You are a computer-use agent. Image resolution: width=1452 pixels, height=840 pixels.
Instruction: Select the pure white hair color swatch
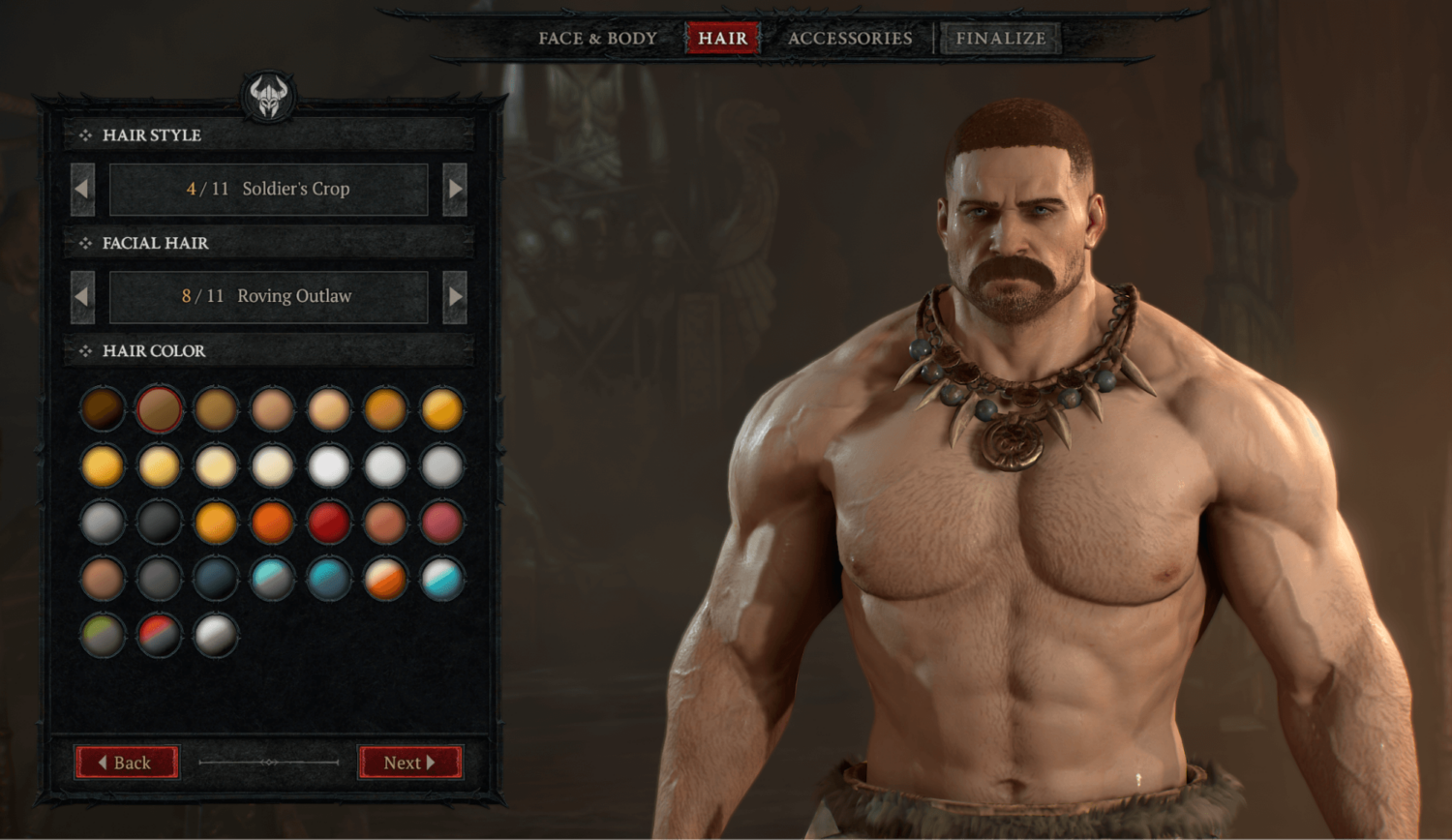tap(329, 465)
